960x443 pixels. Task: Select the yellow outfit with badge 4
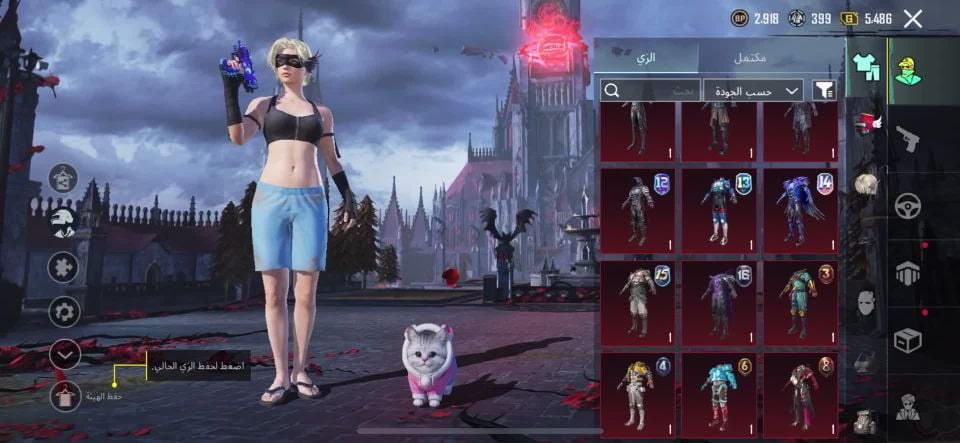point(637,394)
